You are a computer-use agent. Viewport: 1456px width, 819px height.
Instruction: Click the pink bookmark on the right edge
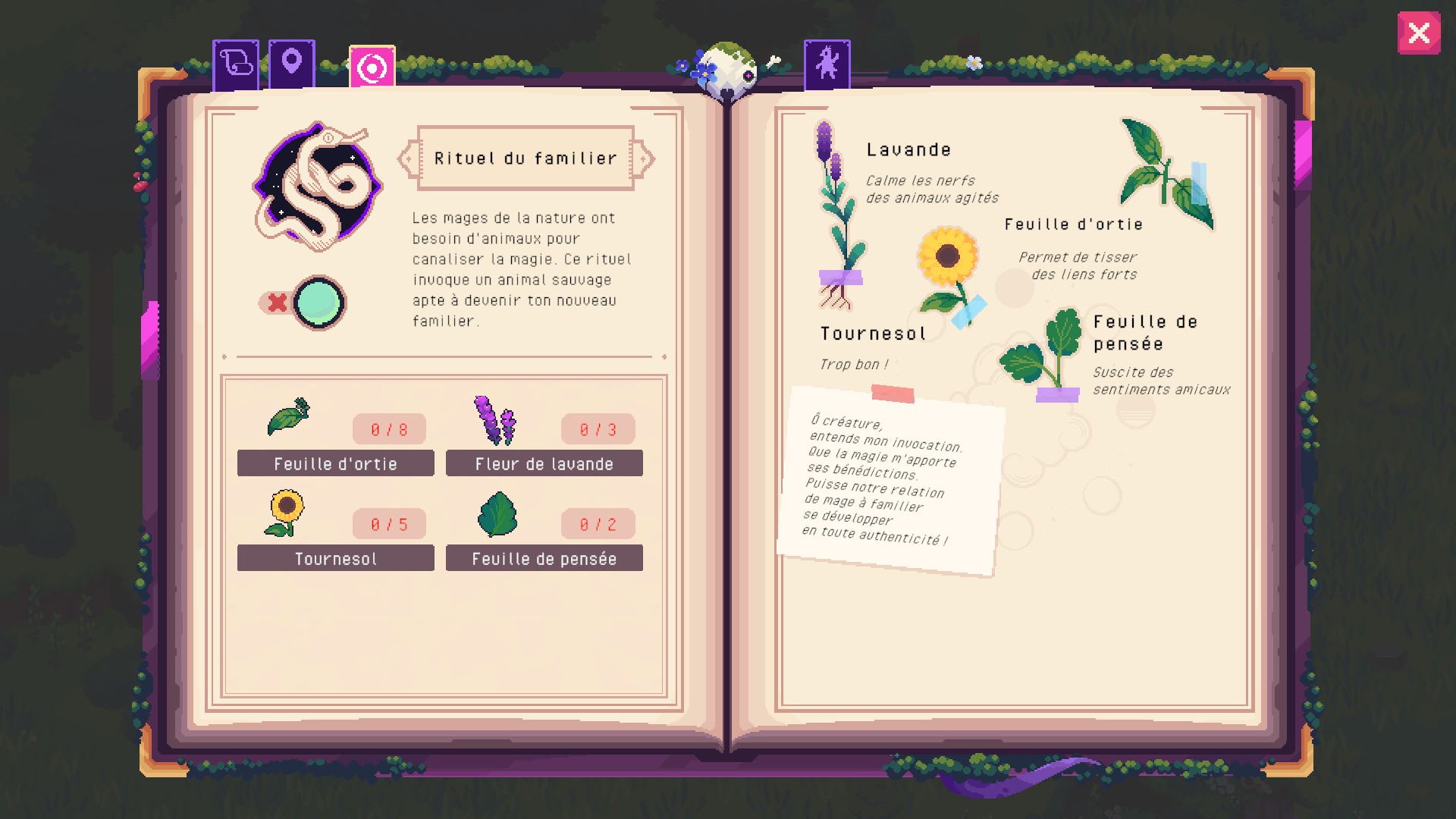pos(1303,152)
